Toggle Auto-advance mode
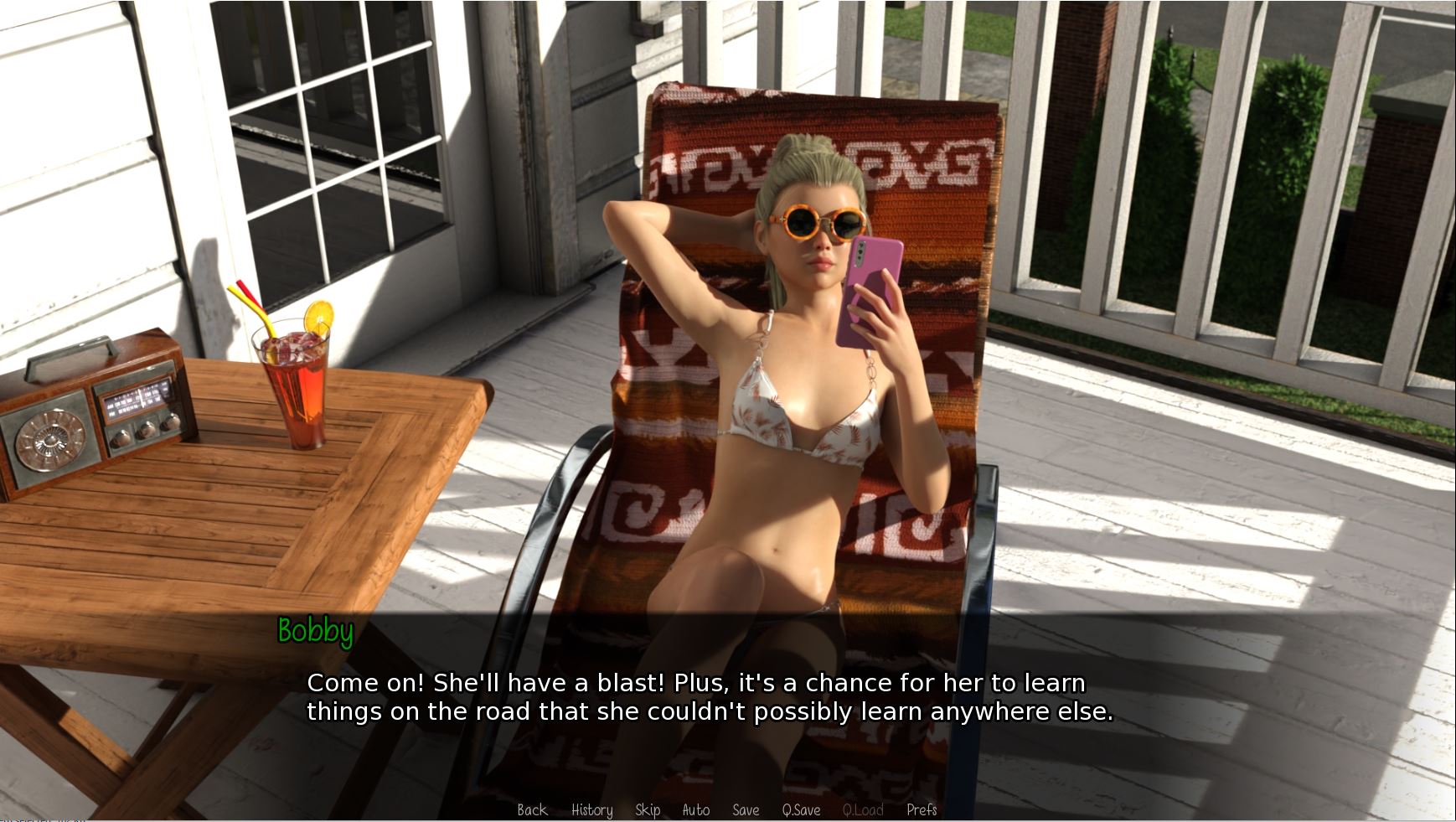This screenshot has height=822, width=1456. pyautogui.click(x=695, y=809)
